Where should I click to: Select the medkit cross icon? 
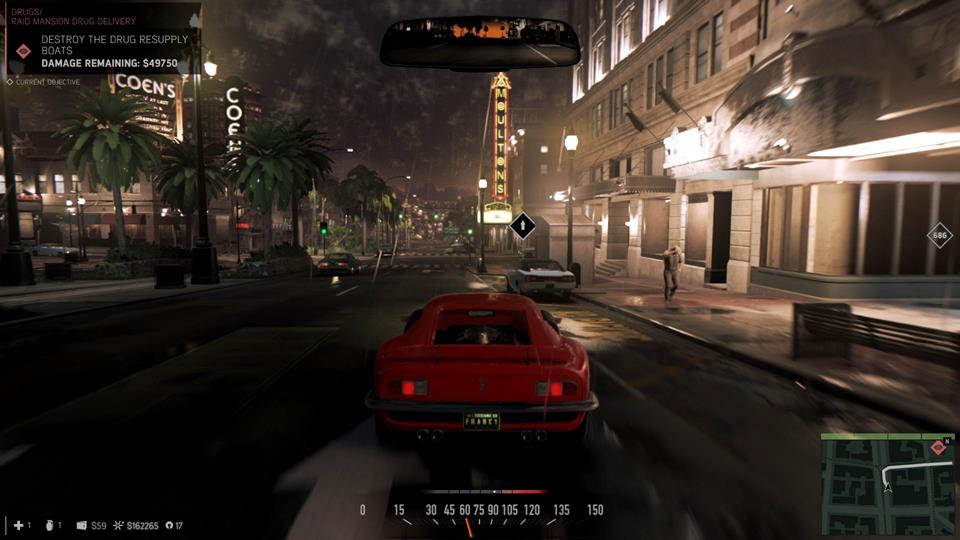tap(18, 525)
